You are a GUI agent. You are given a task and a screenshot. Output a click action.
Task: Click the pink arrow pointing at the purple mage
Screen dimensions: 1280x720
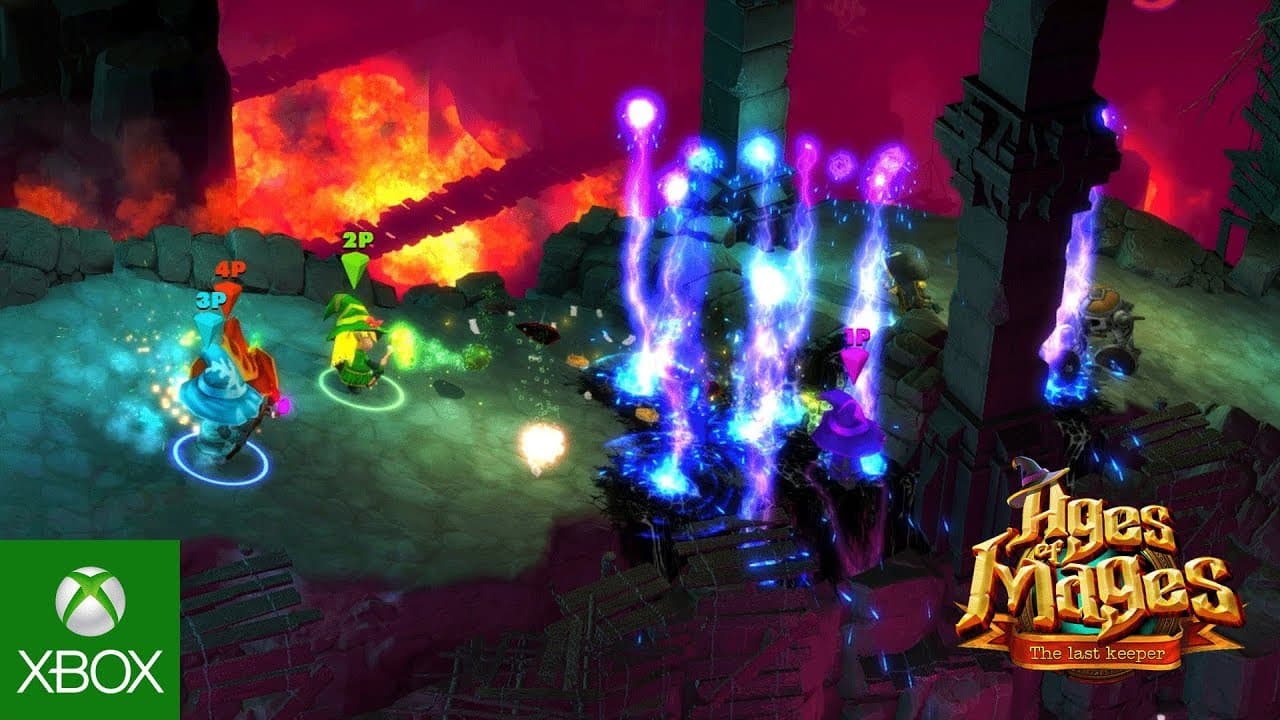855,362
